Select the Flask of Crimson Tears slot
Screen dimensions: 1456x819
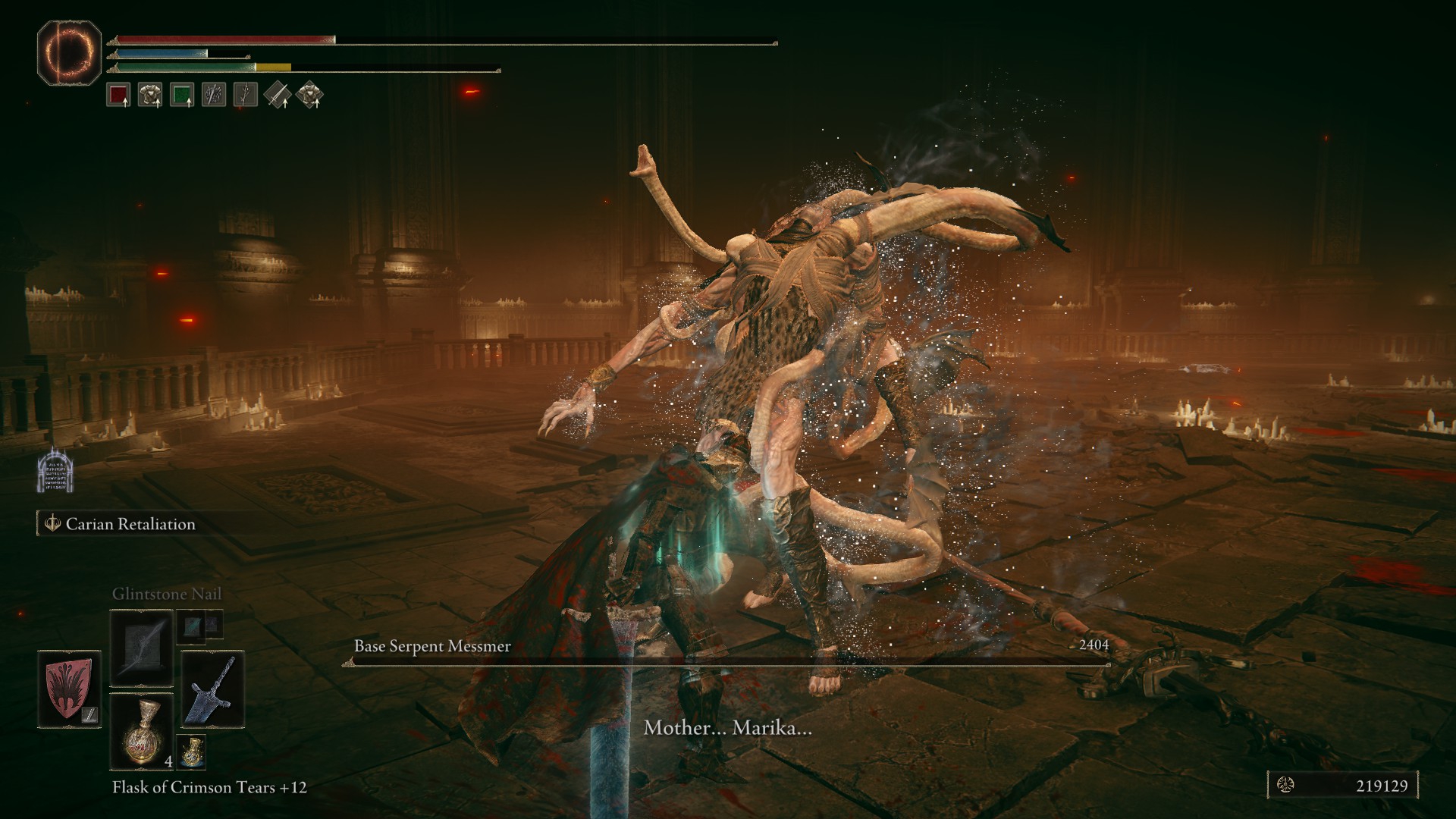142,730
